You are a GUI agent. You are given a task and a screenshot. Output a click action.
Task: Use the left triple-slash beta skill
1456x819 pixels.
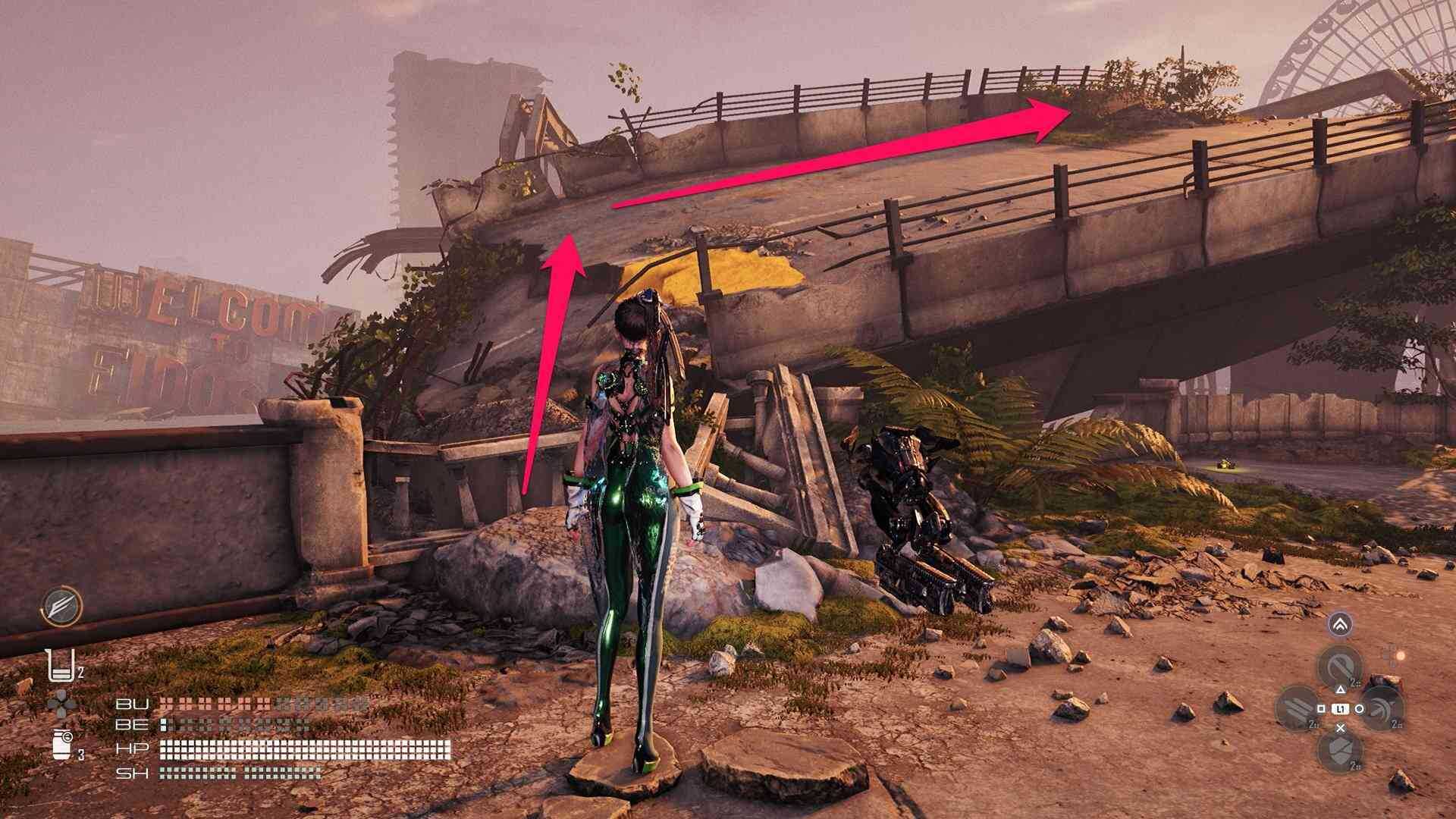click(x=1300, y=709)
